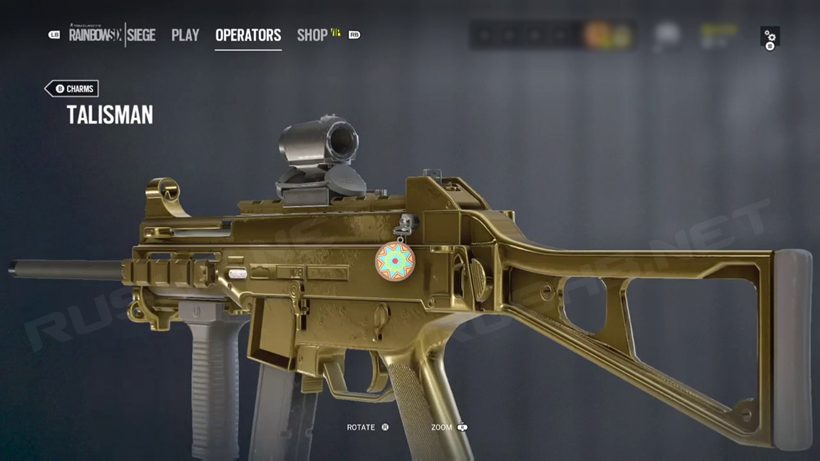Select the Operators tab
This screenshot has width=820, height=461.
point(248,35)
